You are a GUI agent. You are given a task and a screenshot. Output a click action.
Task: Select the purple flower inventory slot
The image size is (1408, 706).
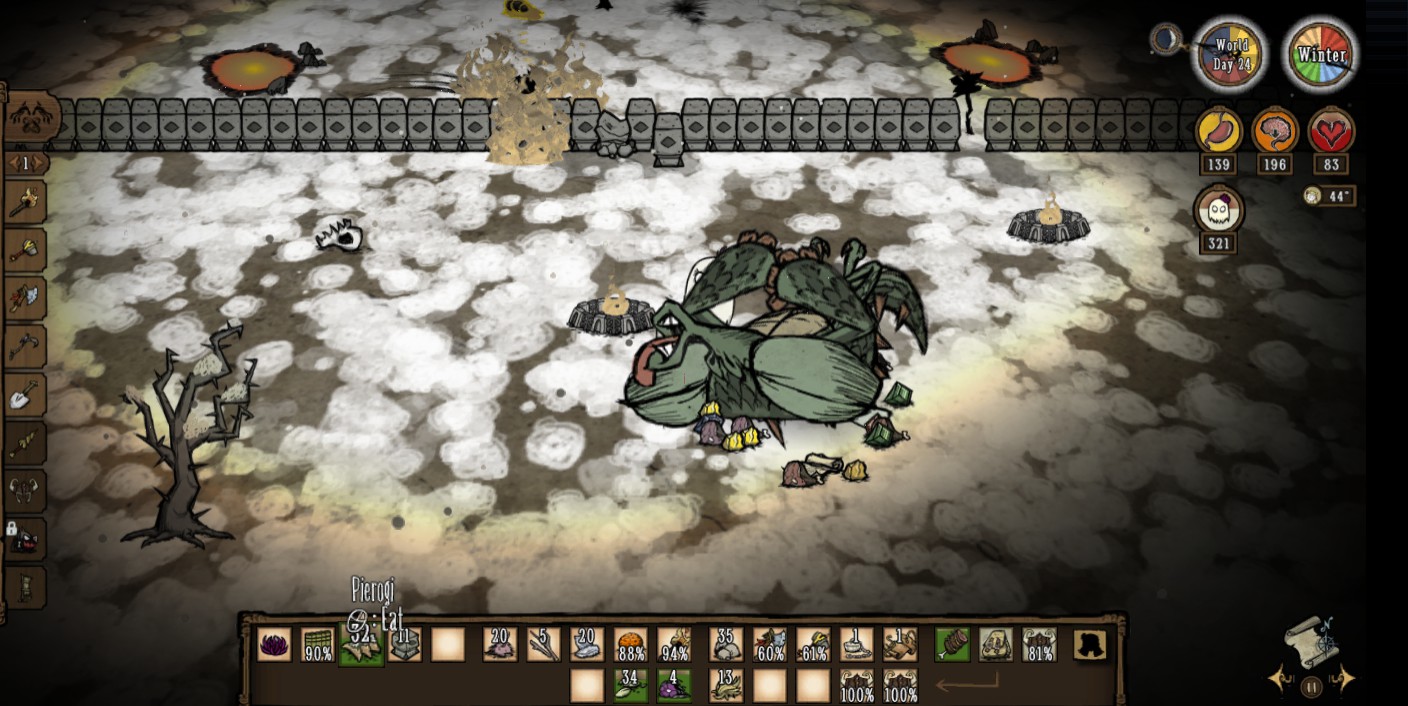(274, 645)
